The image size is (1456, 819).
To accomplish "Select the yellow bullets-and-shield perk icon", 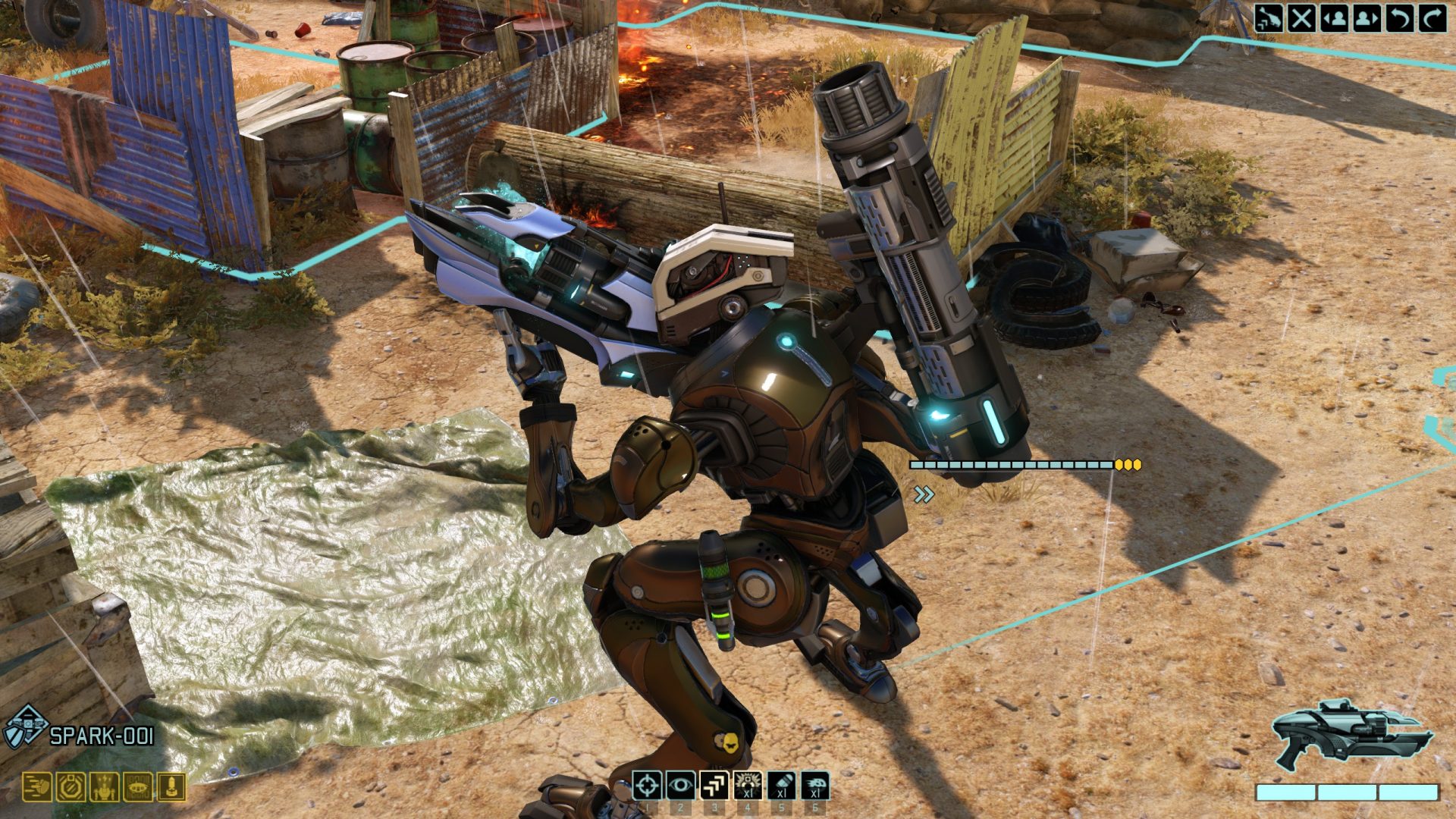I will pos(36,787).
